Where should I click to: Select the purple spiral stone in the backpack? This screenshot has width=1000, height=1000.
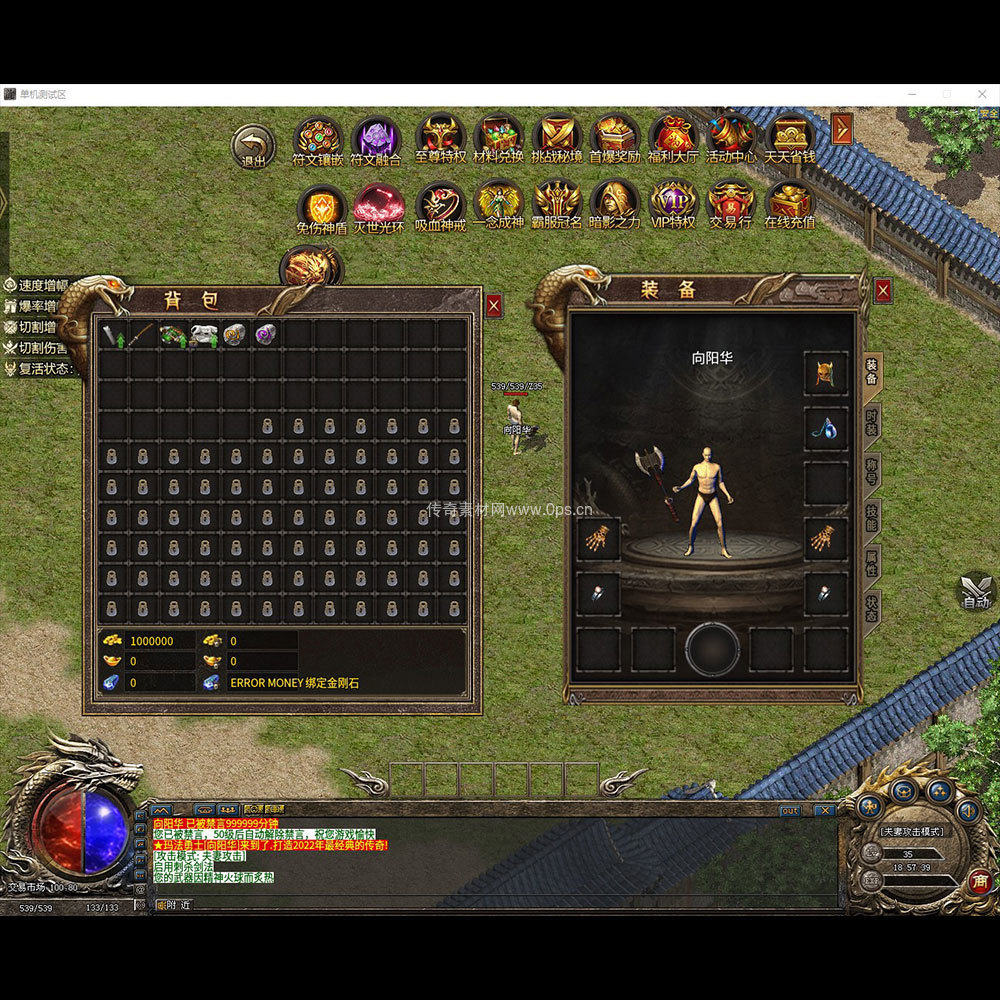(265, 334)
